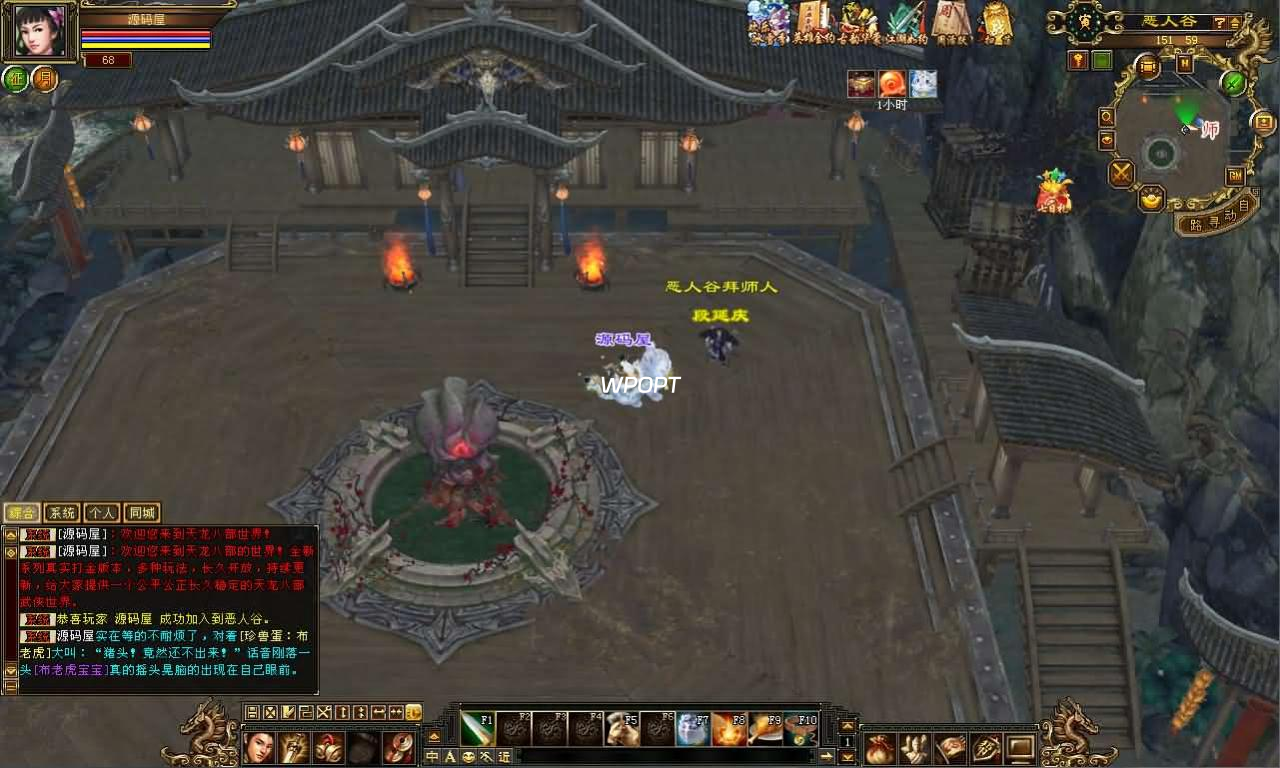1280x768 pixels.
Task: Click the ? help button on the minimap frame
Action: 1220,22
